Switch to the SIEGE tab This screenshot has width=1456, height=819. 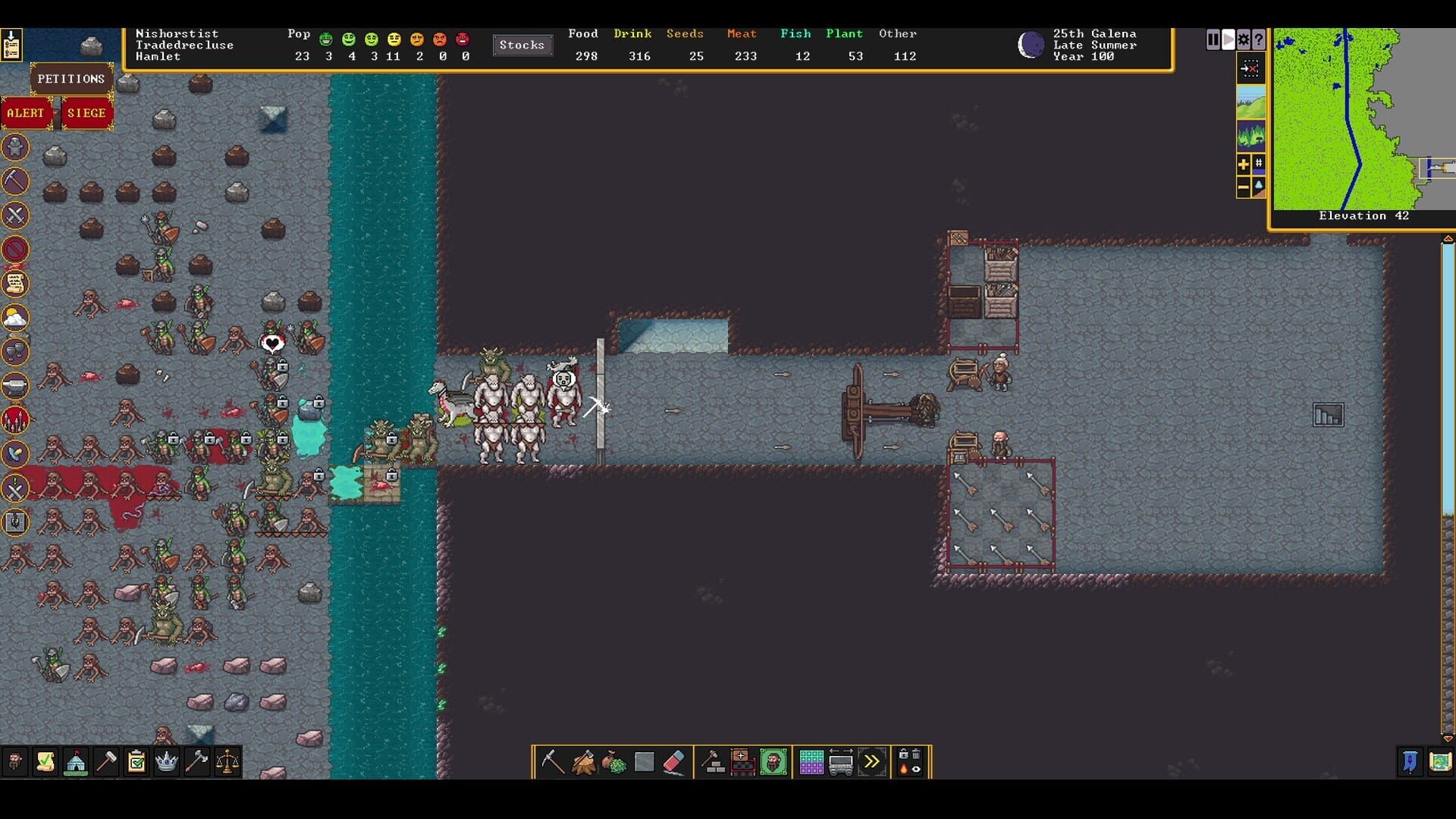click(88, 112)
